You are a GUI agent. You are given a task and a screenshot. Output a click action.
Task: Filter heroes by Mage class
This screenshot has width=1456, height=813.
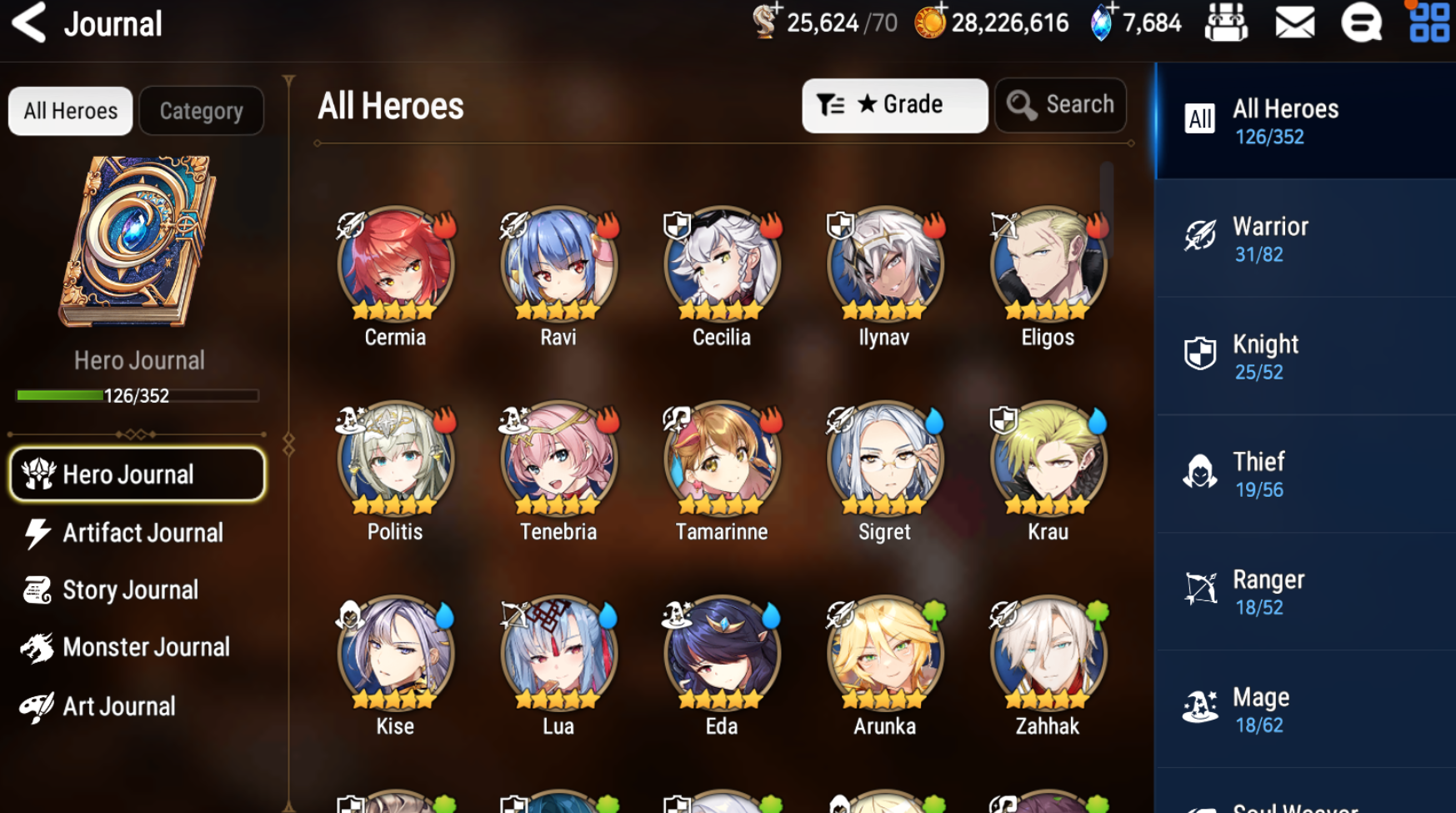tap(1304, 710)
